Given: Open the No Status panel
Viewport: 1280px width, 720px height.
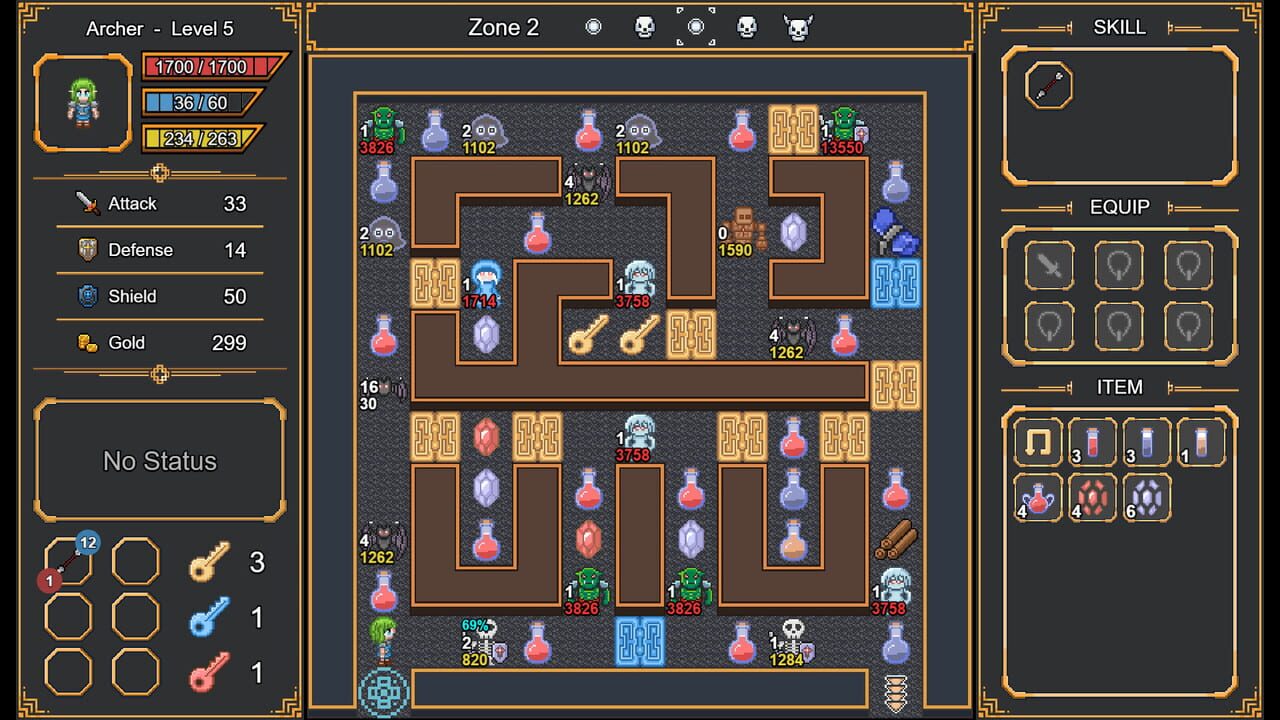Looking at the screenshot, I should (160, 461).
